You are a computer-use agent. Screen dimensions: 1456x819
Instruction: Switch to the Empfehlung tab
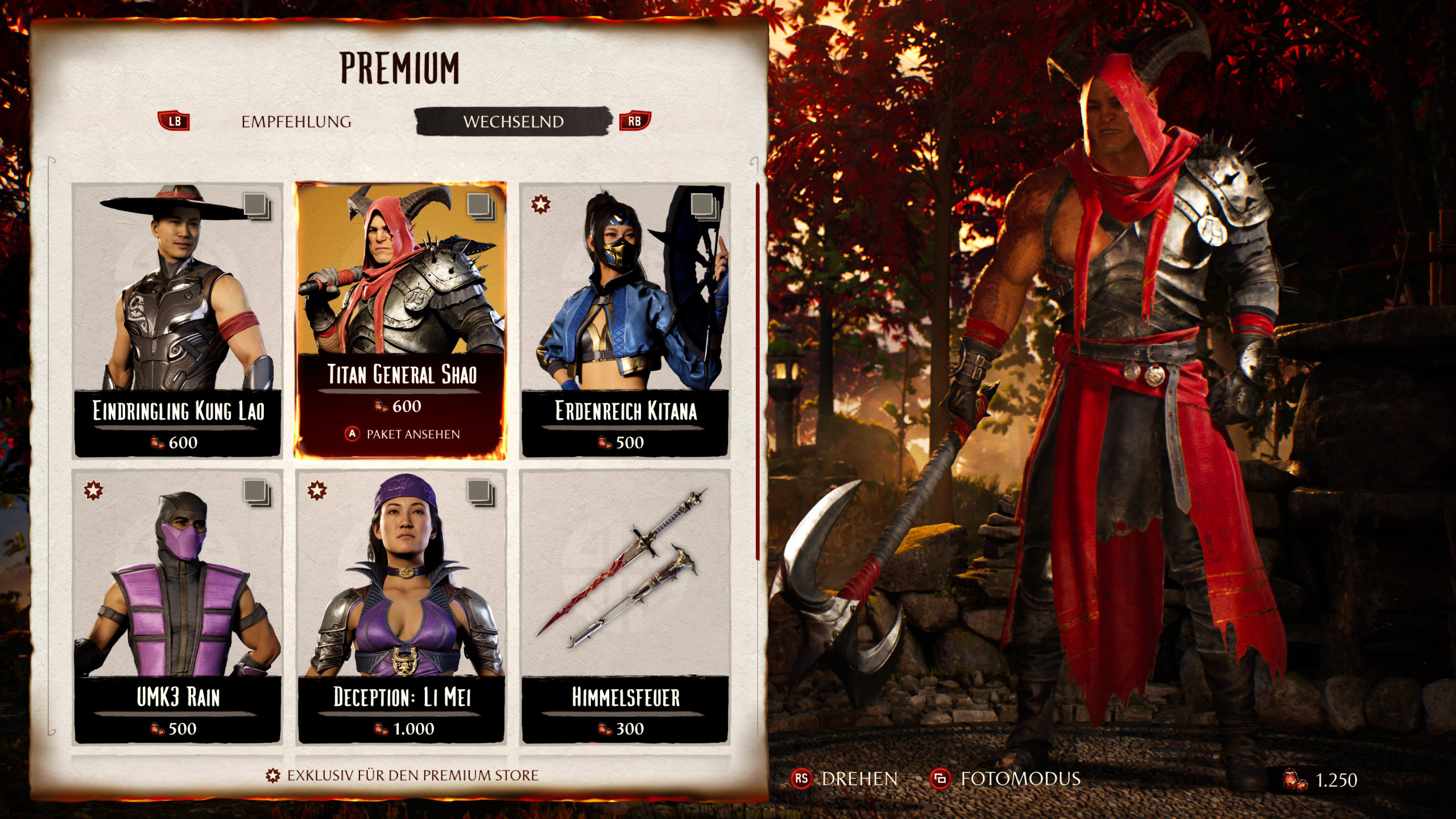tap(296, 122)
